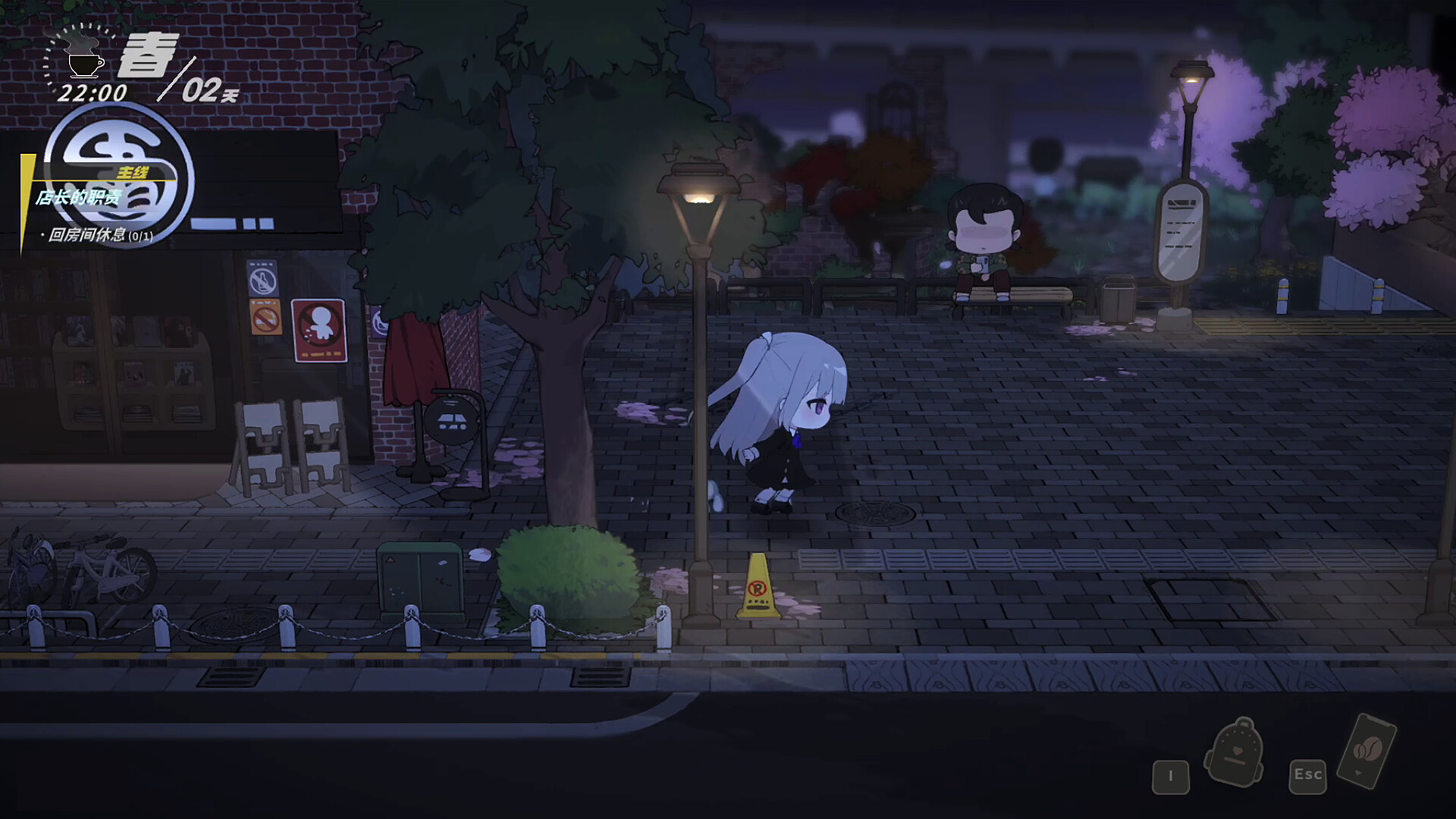Click the 'Esc' key icon
The image size is (1456, 819).
1307,776
